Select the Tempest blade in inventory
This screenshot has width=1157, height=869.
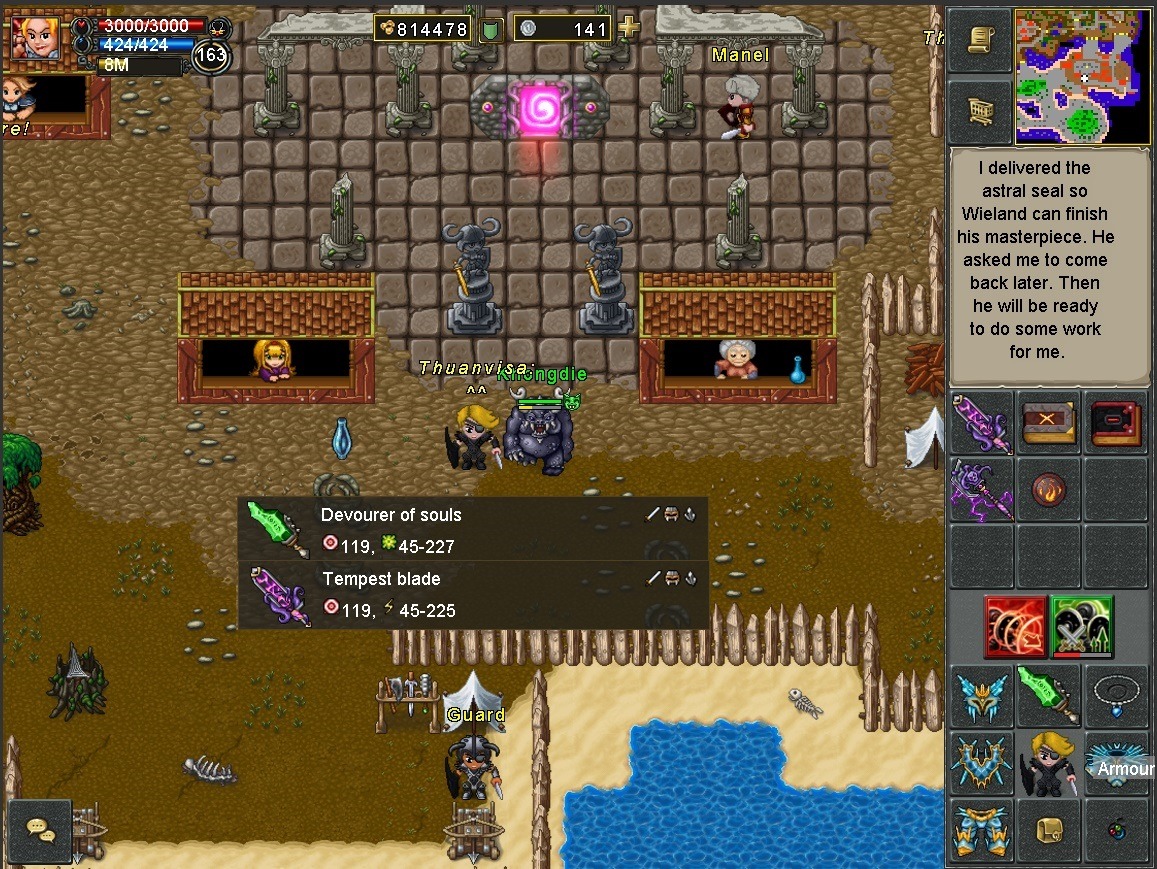981,423
